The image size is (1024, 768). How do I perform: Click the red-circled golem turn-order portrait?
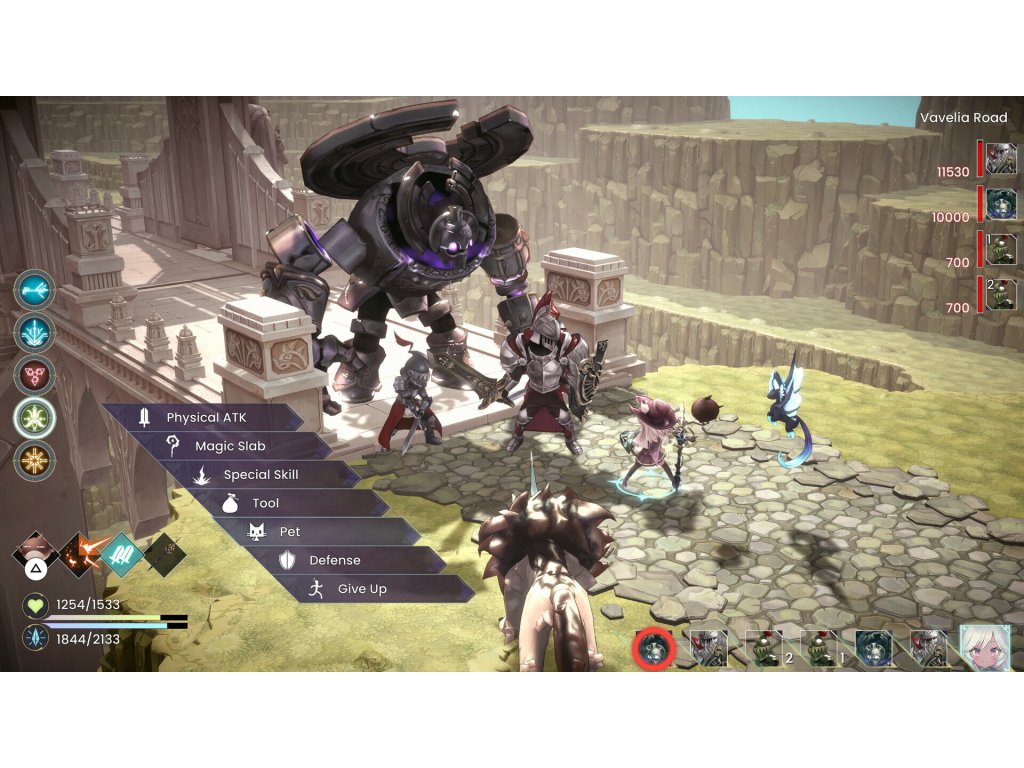click(655, 650)
